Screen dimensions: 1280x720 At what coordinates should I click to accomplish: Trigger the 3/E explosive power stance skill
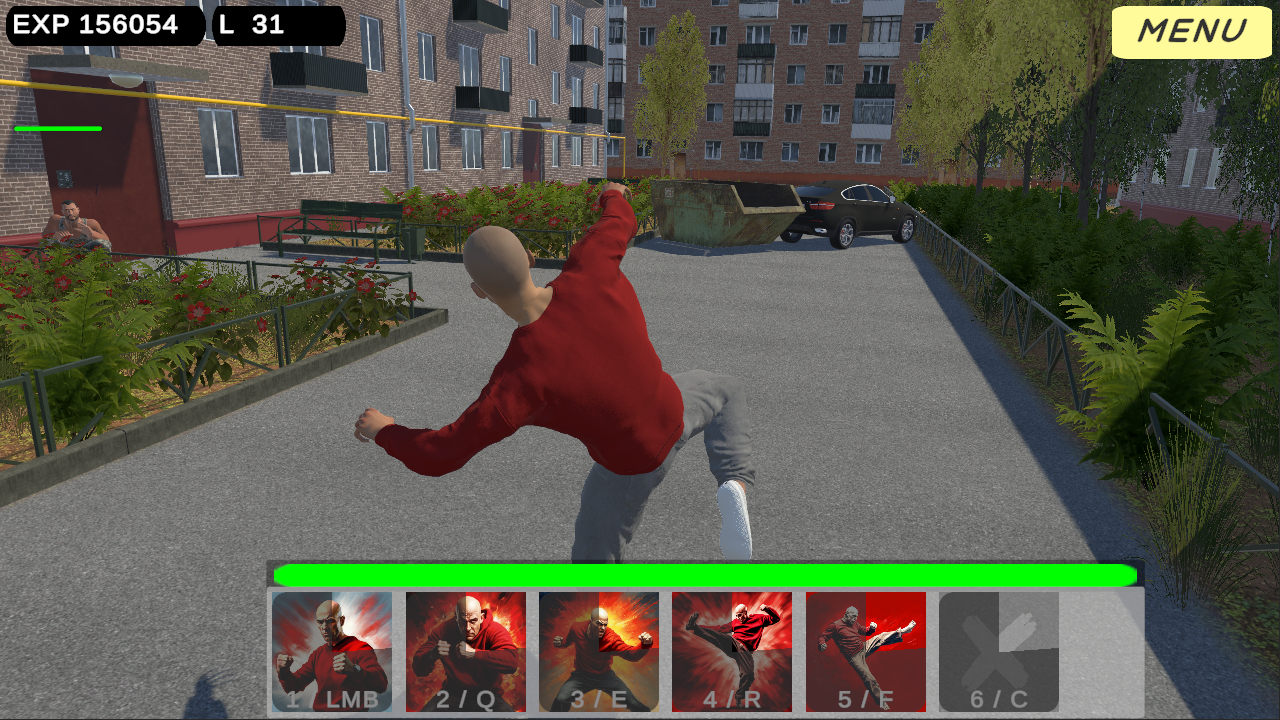(x=598, y=650)
